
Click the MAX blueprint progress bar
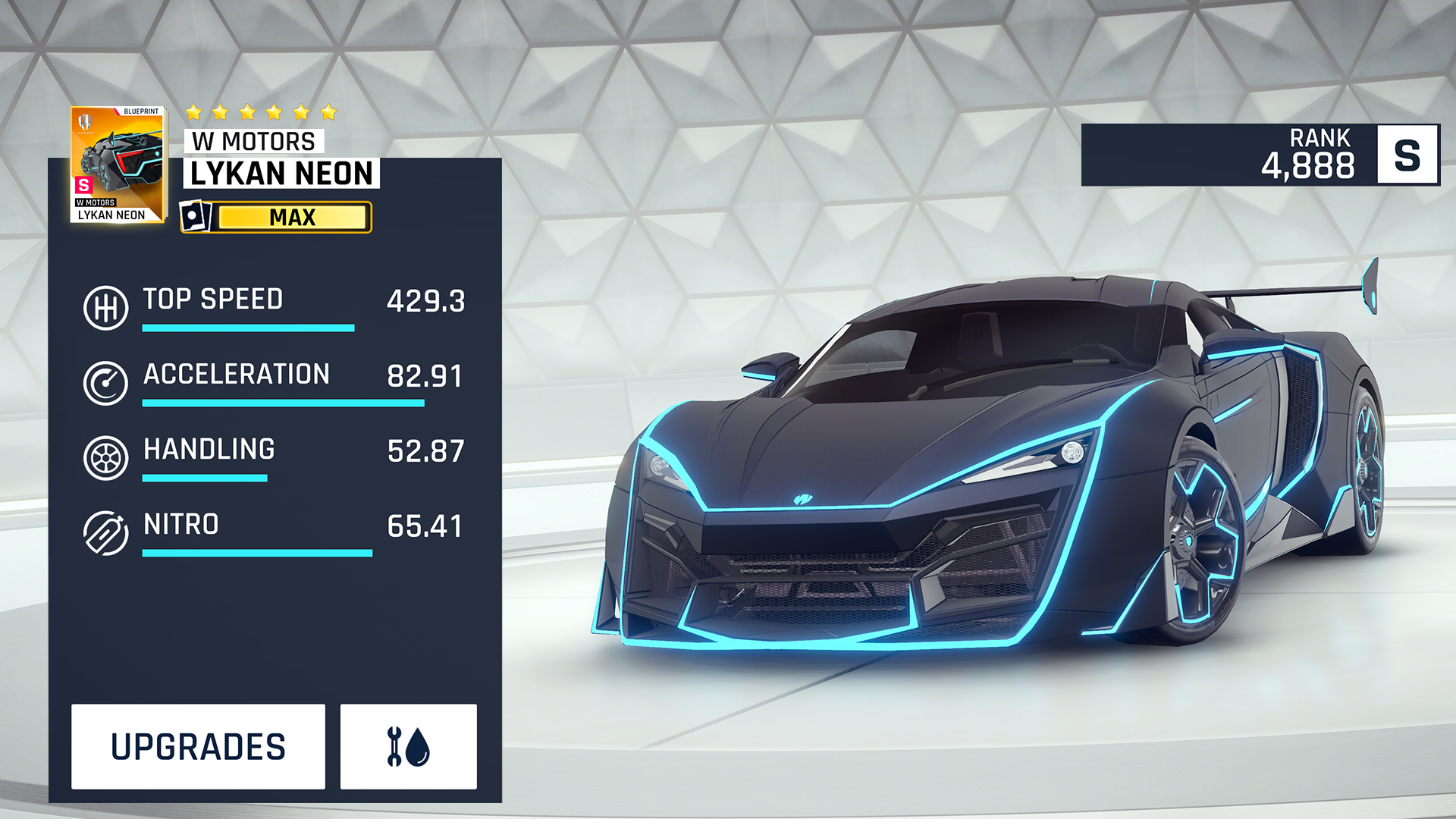pos(292,218)
